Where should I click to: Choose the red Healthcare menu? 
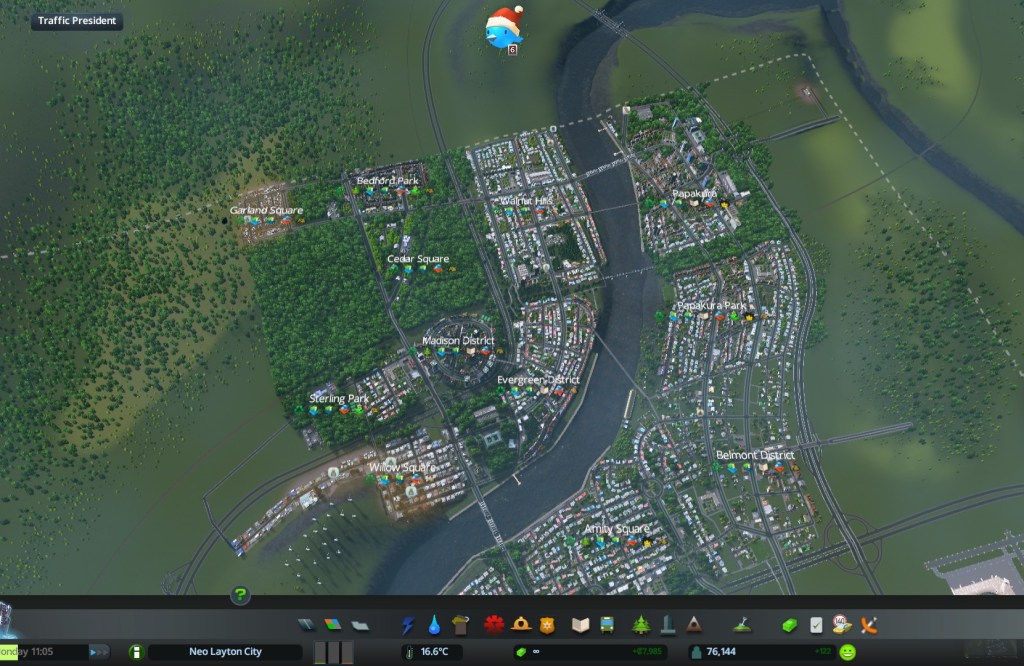click(493, 625)
